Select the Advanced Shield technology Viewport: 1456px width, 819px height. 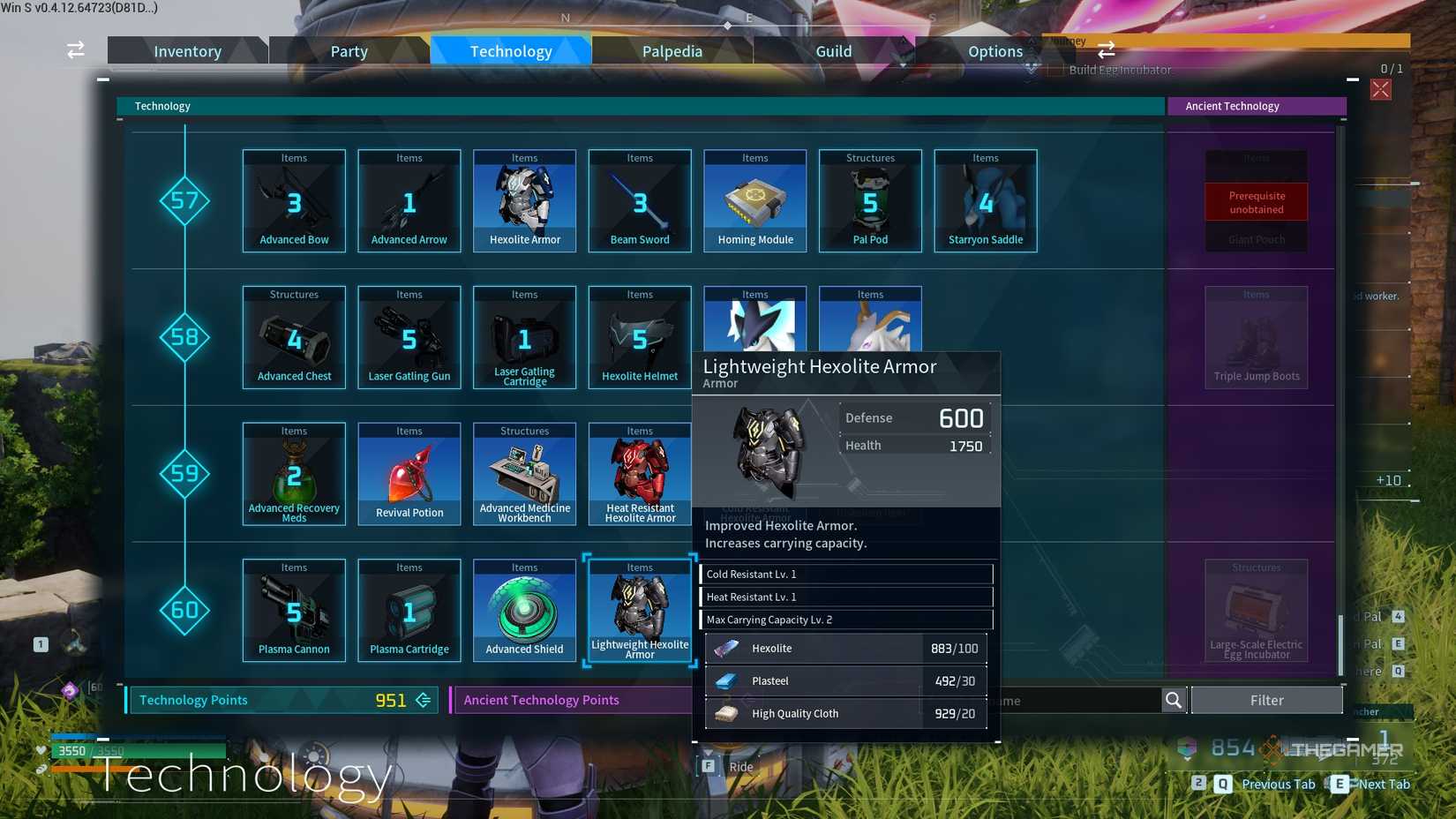(524, 609)
